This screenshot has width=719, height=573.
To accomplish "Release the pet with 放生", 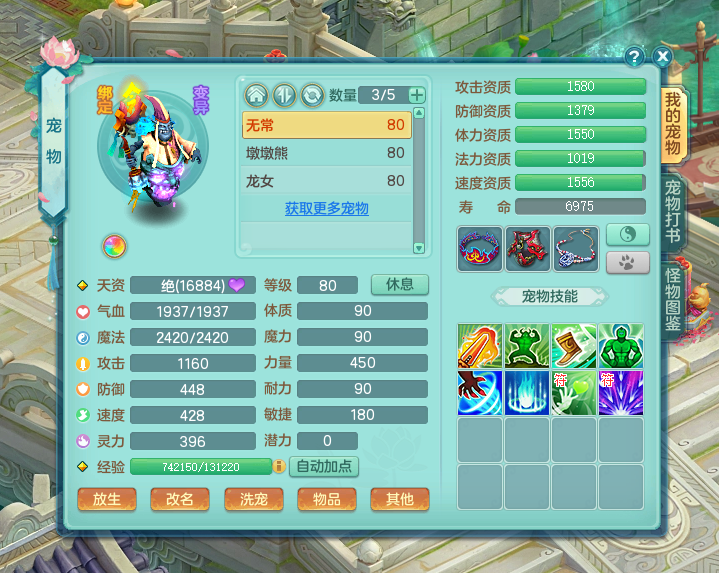I will [x=106, y=499].
